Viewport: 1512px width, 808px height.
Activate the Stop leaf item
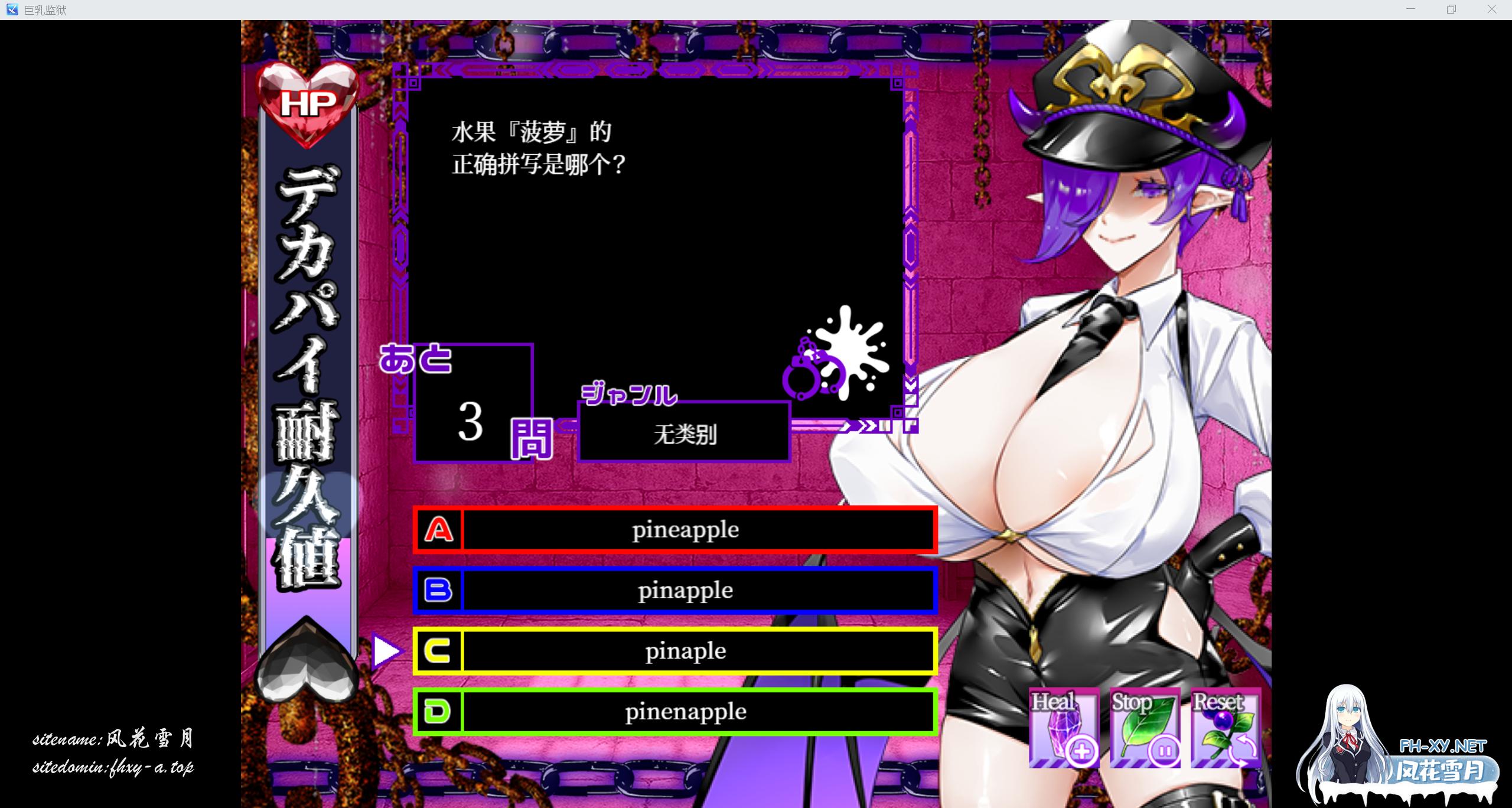pyautogui.click(x=1145, y=728)
